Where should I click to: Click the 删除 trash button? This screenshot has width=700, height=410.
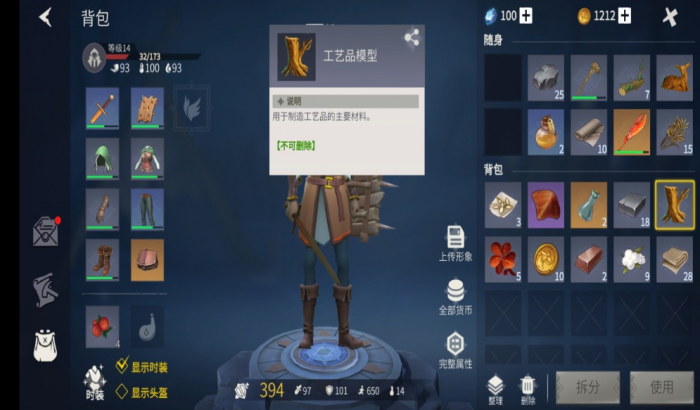tap(527, 387)
